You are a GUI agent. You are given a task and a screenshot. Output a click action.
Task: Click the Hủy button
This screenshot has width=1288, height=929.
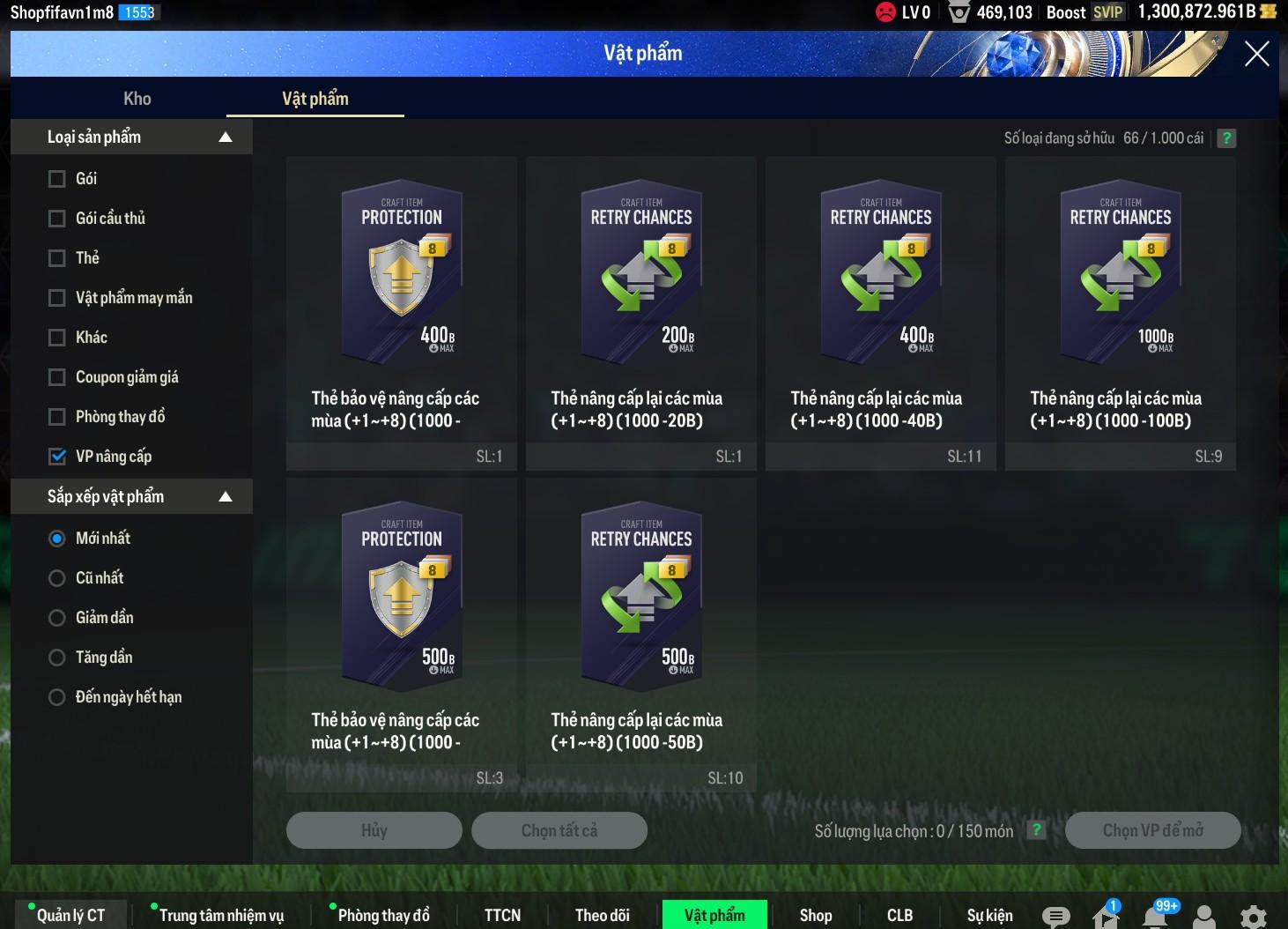[374, 830]
